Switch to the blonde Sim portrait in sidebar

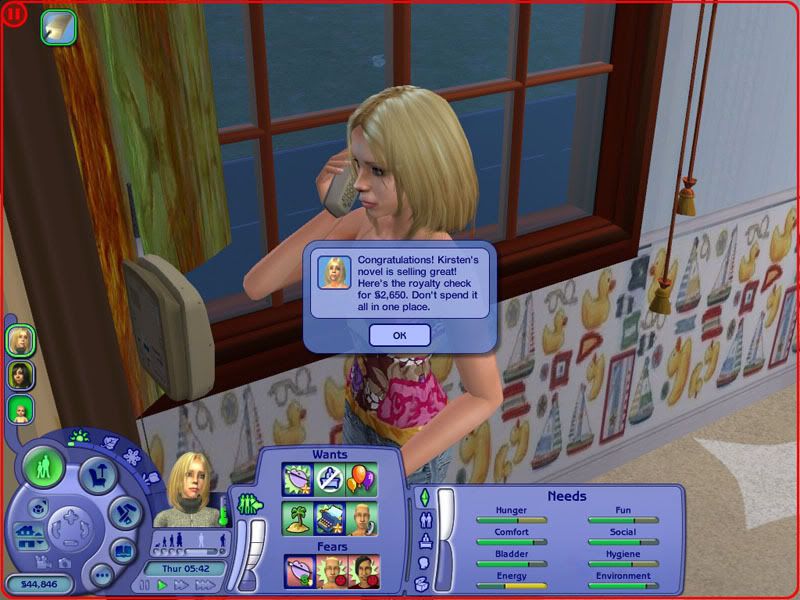coord(21,340)
